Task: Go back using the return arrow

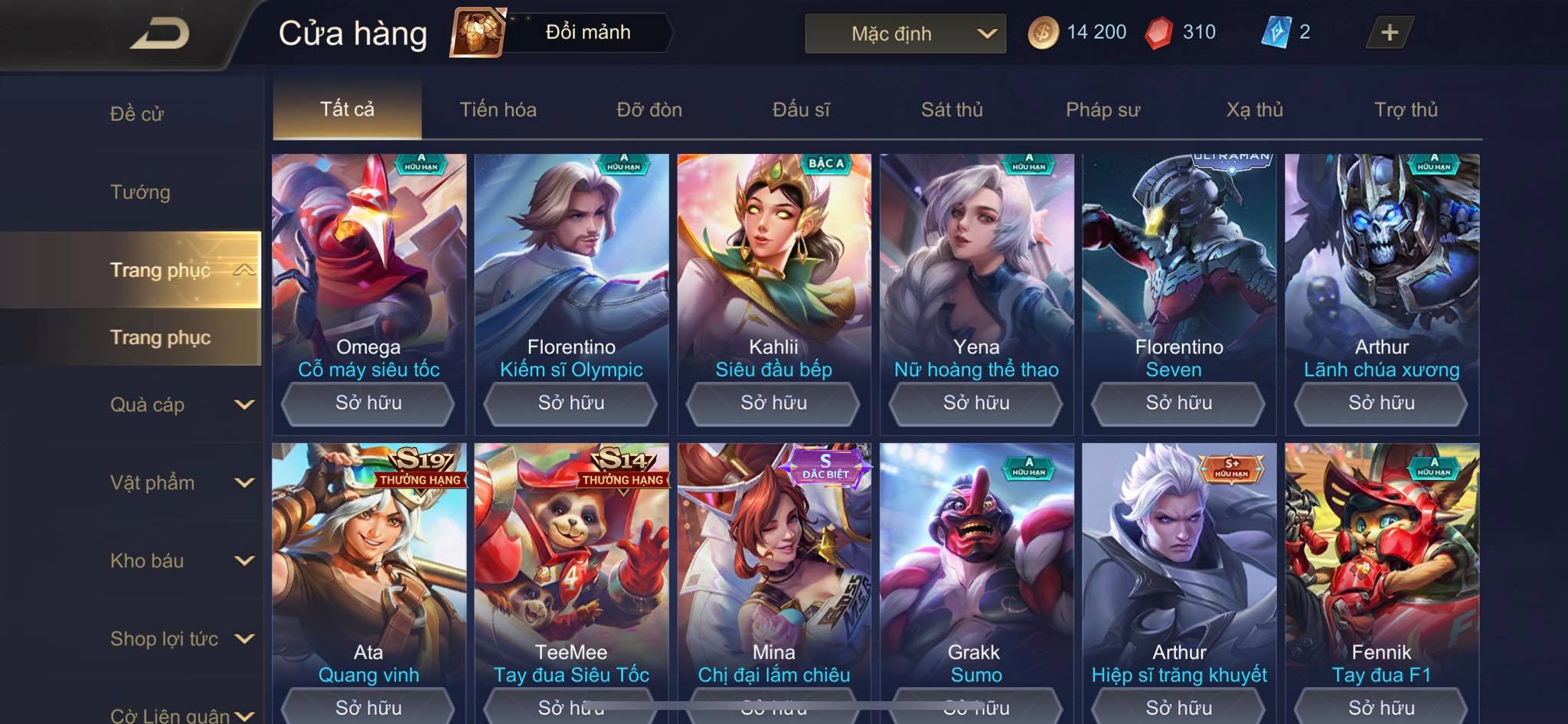Action: [159, 34]
